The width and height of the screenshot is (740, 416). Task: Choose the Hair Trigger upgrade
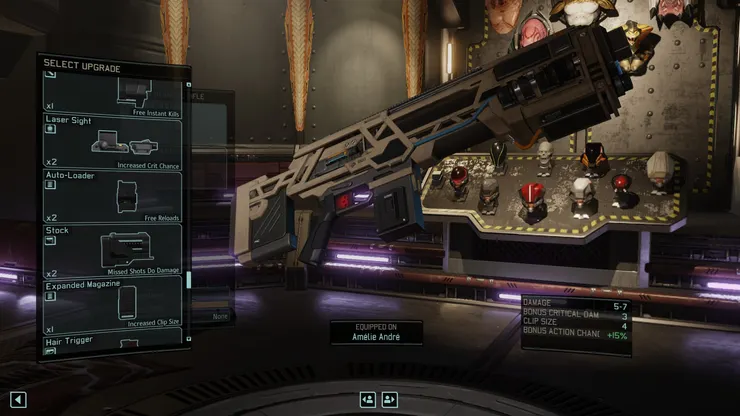click(113, 341)
